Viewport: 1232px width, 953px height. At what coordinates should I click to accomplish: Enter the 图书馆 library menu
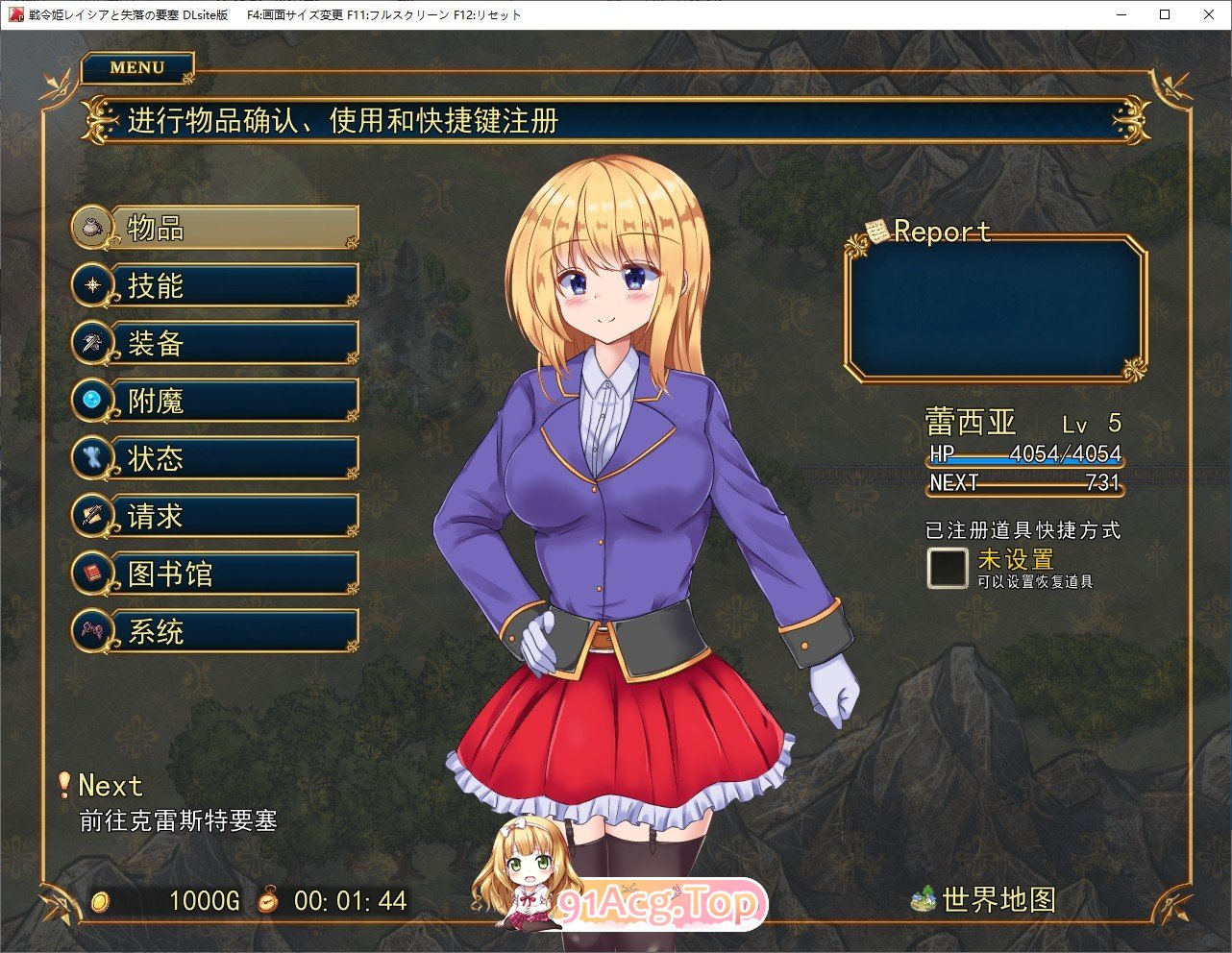217,574
